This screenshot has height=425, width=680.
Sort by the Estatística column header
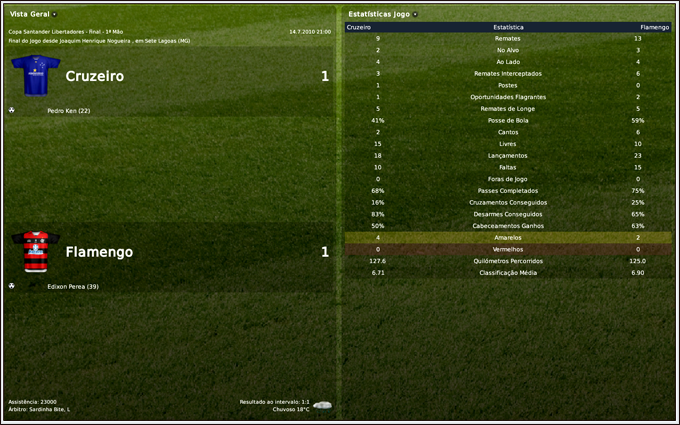pyautogui.click(x=508, y=27)
